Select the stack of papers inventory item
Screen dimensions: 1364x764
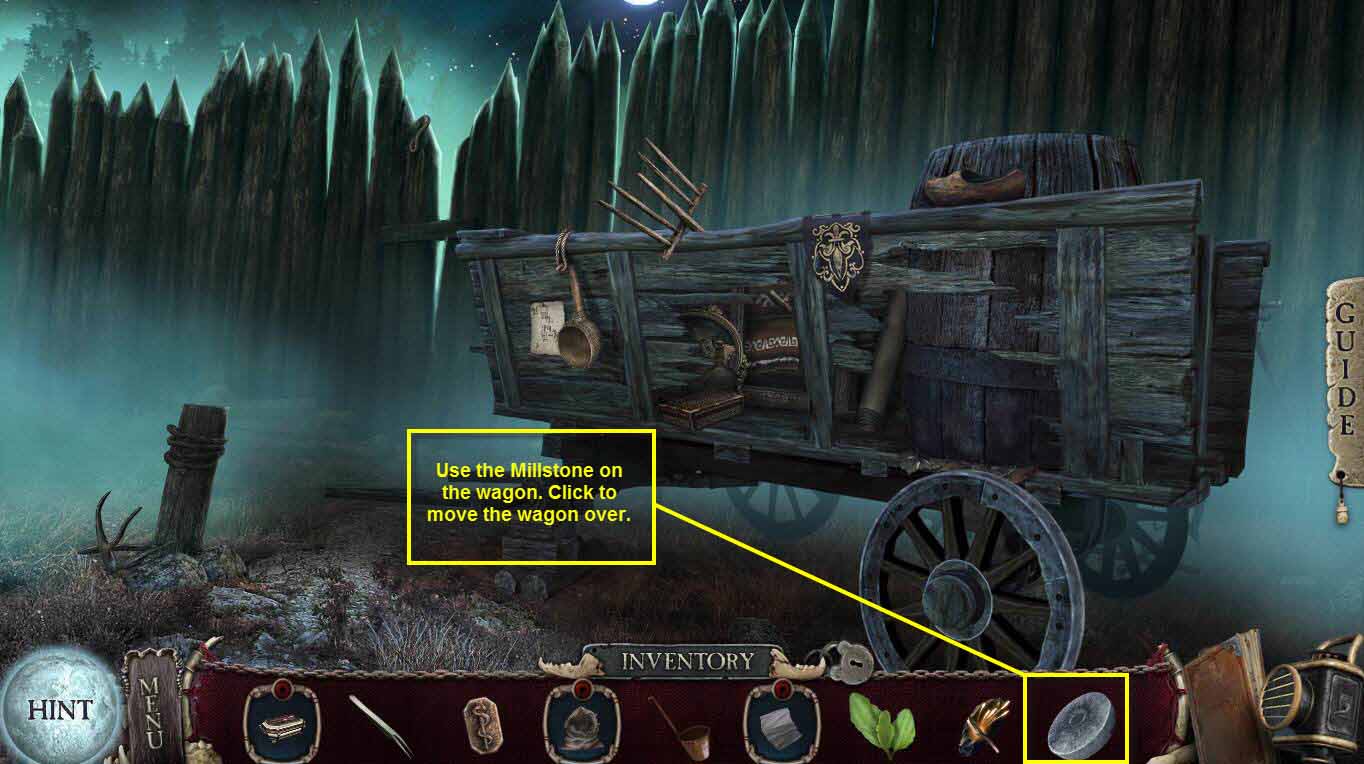(775, 727)
